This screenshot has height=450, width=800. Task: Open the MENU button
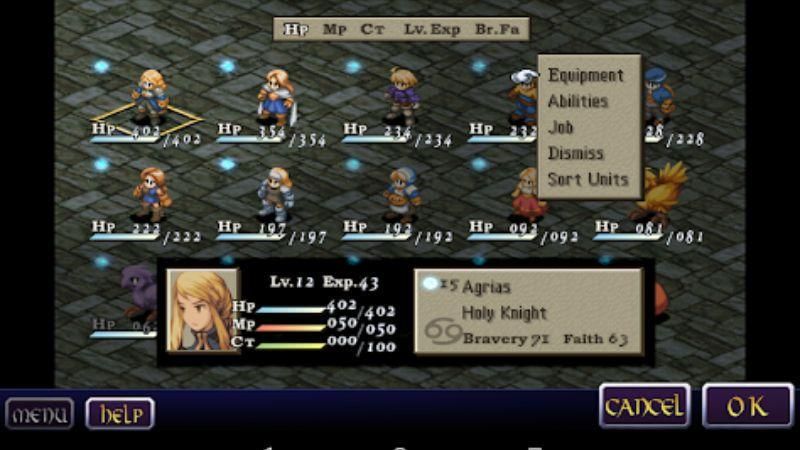[40, 413]
